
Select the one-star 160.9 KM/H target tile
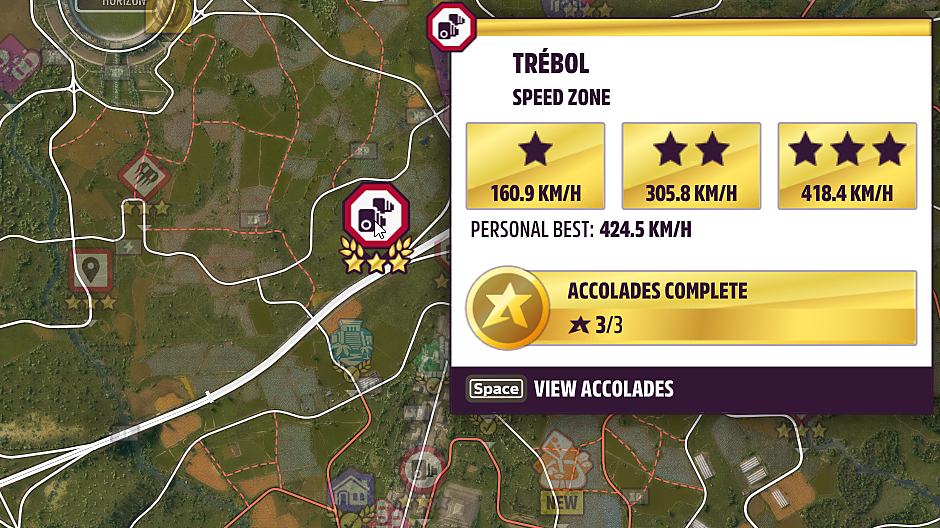pos(536,166)
